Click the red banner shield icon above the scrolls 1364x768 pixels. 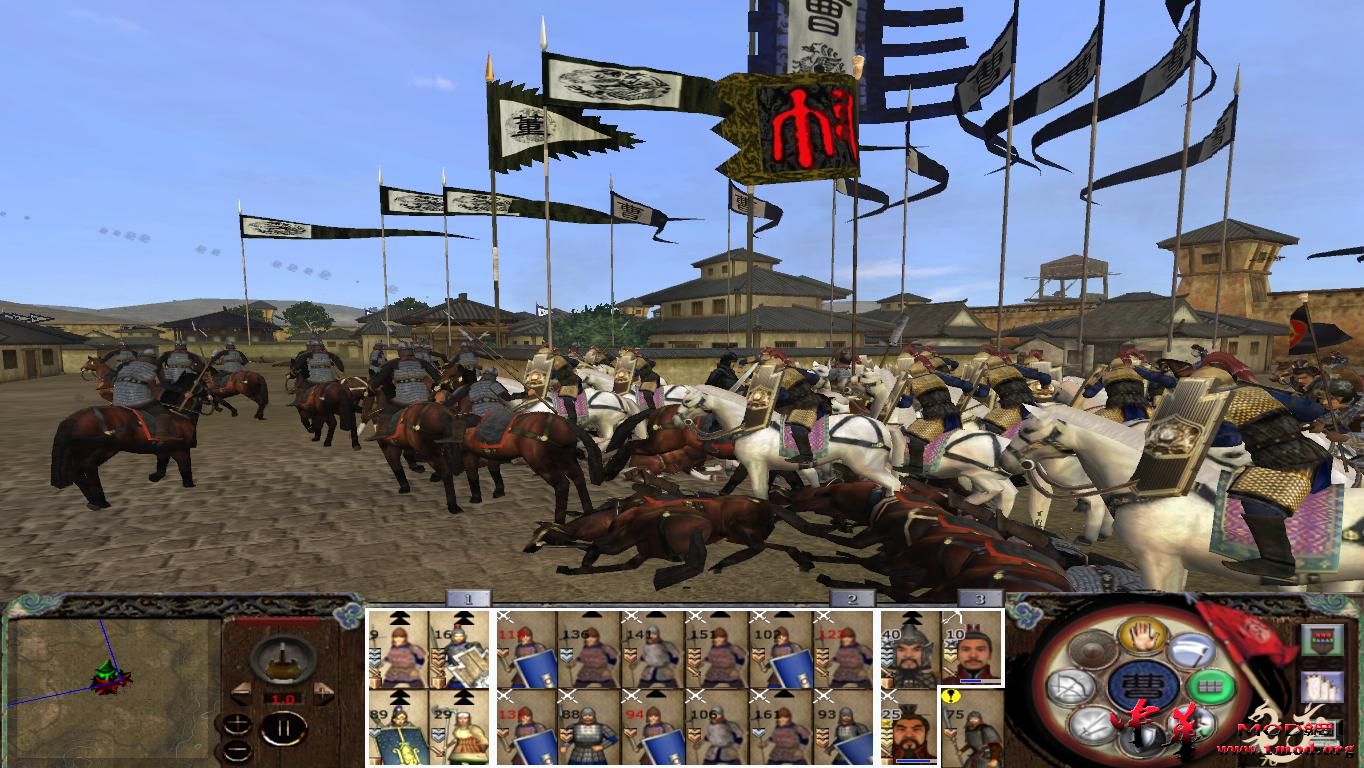pos(1322,639)
